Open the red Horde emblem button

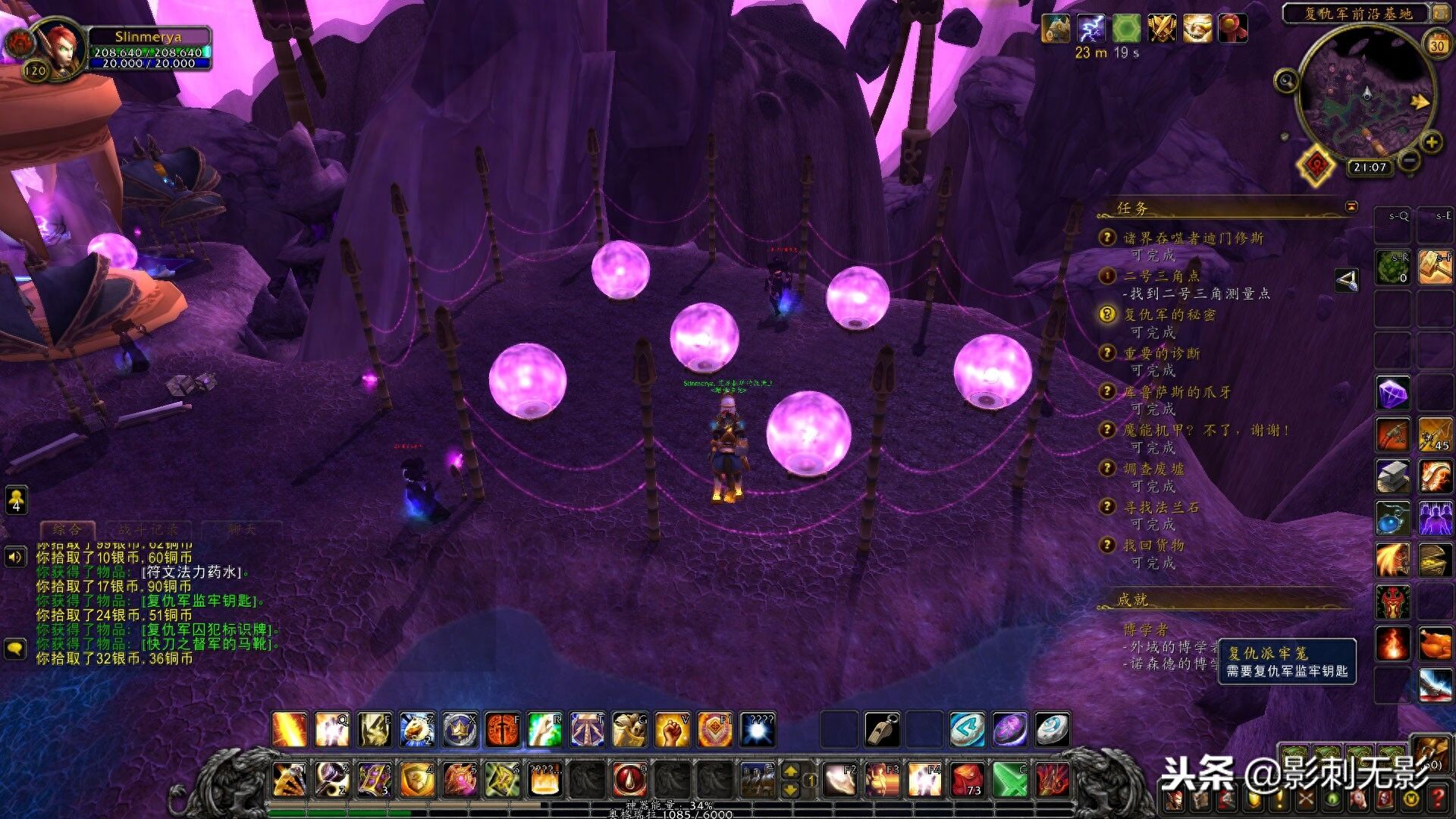coord(1317,165)
